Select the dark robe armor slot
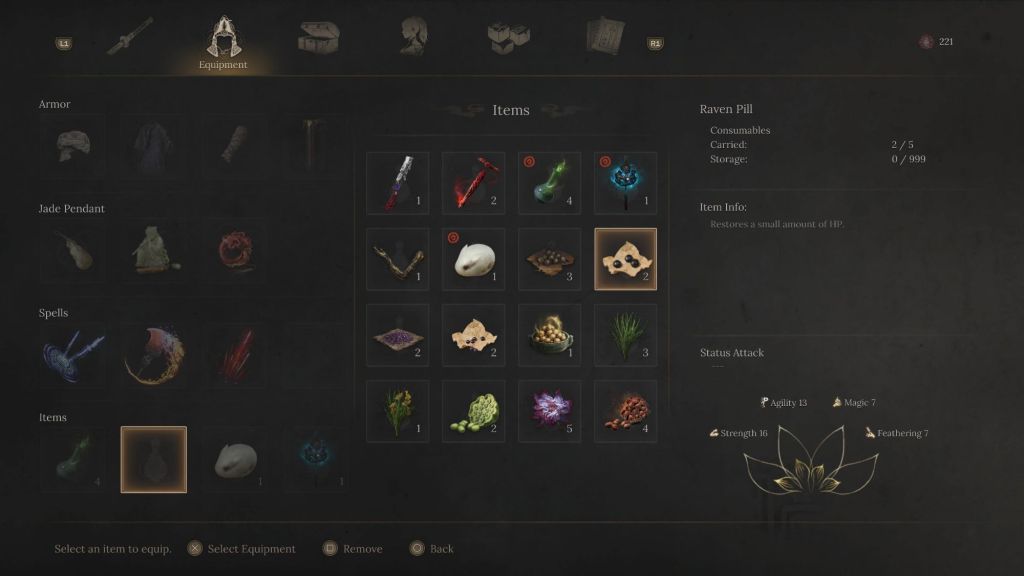 click(x=154, y=146)
